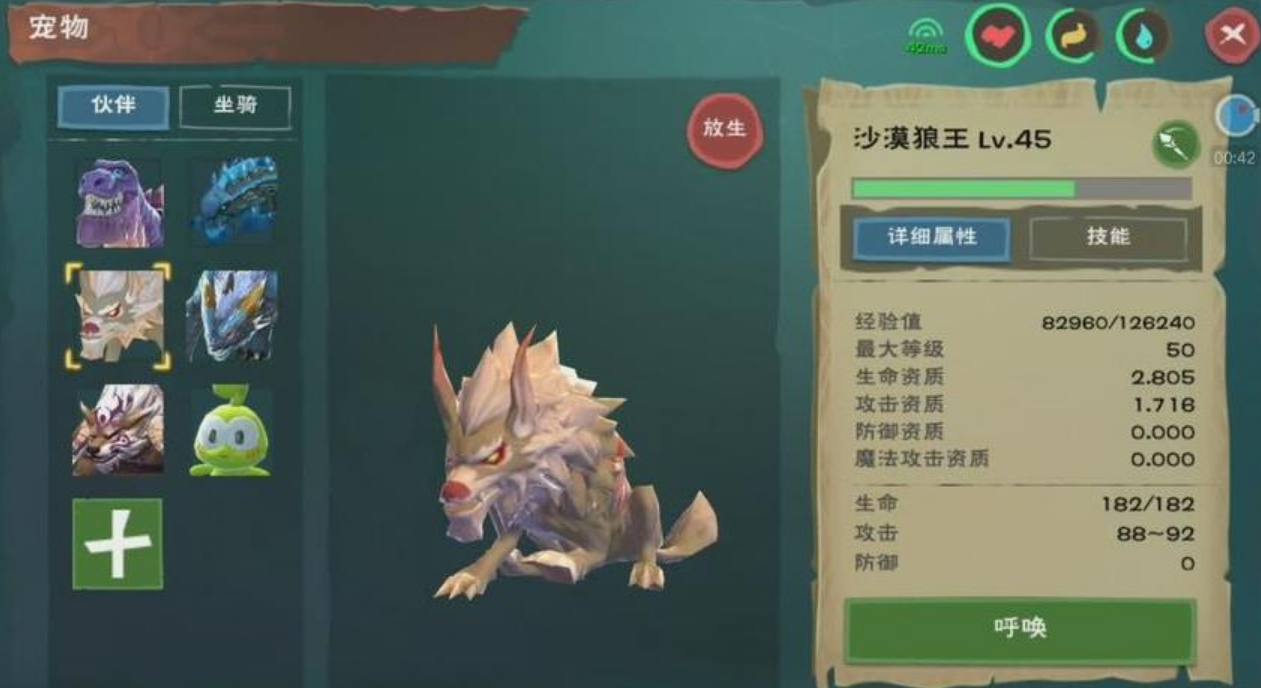Add a new pet slot with plus
This screenshot has width=1261, height=688.
[117, 544]
